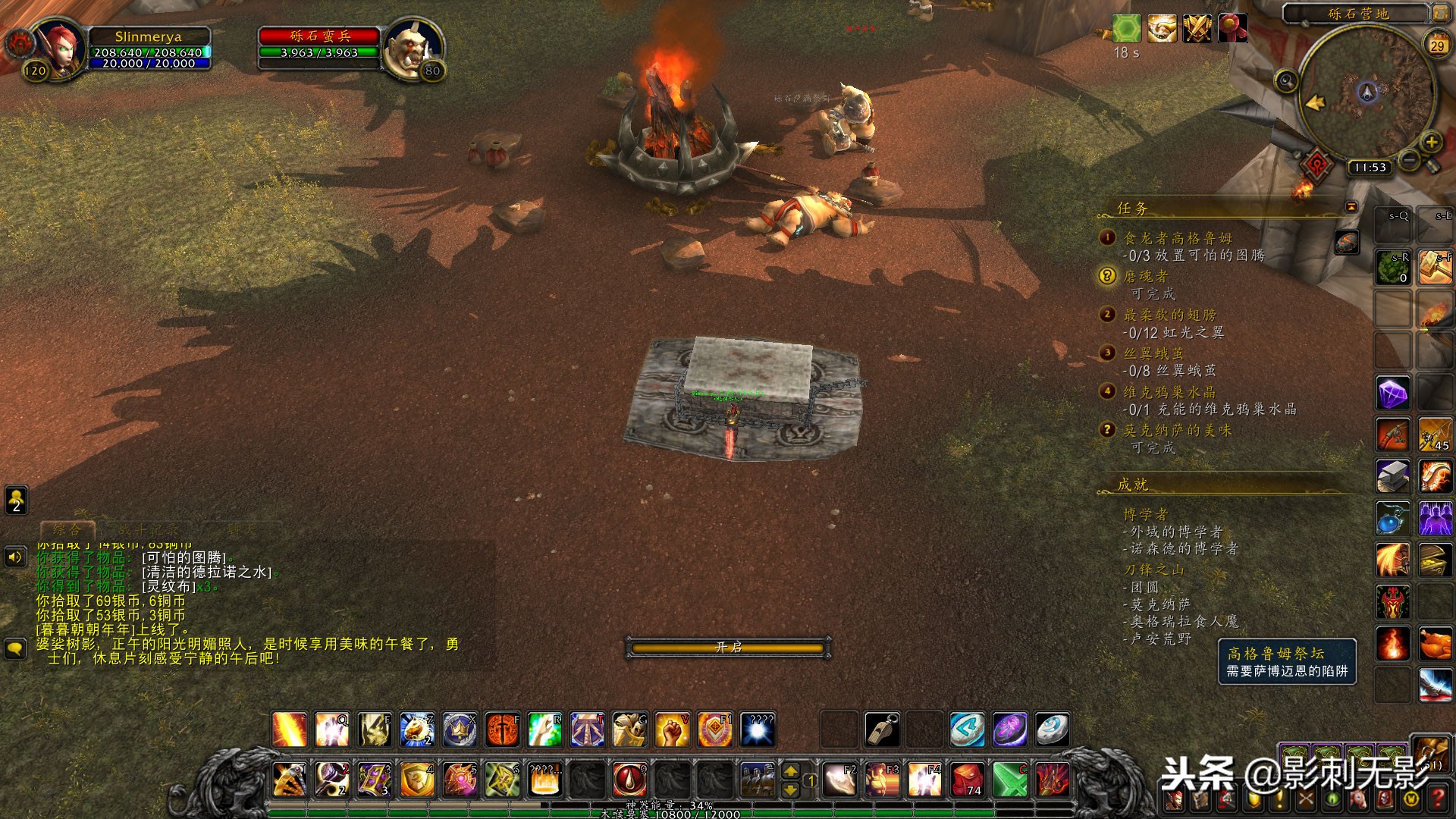Use the golden fist ability
1456x819 pixels.
[672, 730]
